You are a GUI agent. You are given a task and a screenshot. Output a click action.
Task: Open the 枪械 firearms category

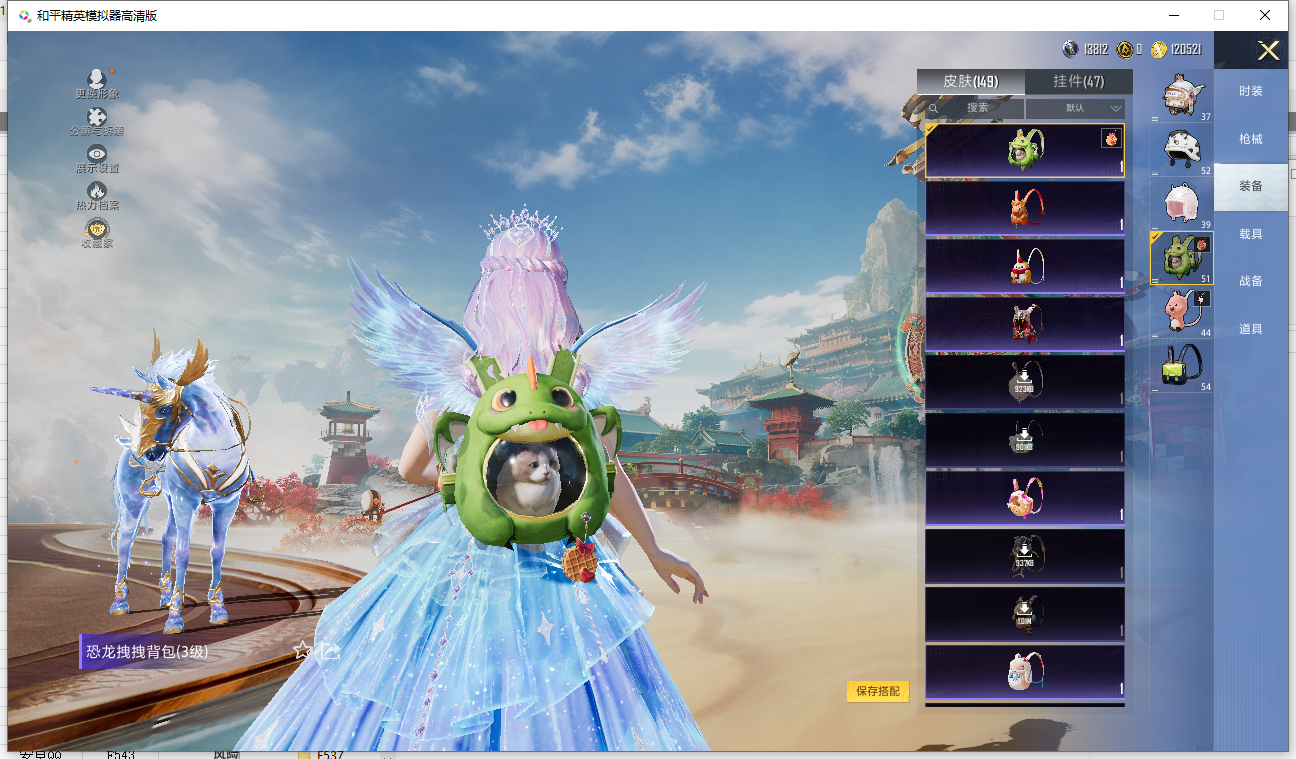tap(1250, 139)
